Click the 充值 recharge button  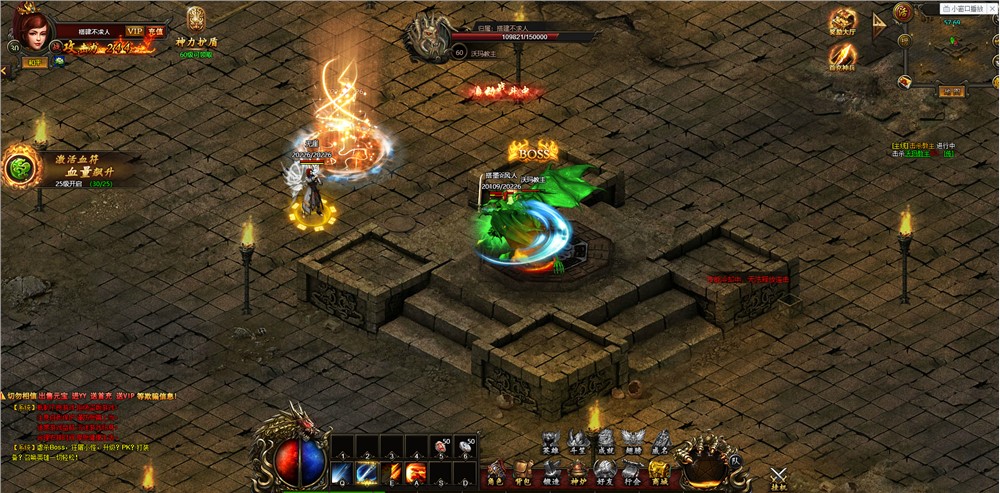tap(155, 31)
